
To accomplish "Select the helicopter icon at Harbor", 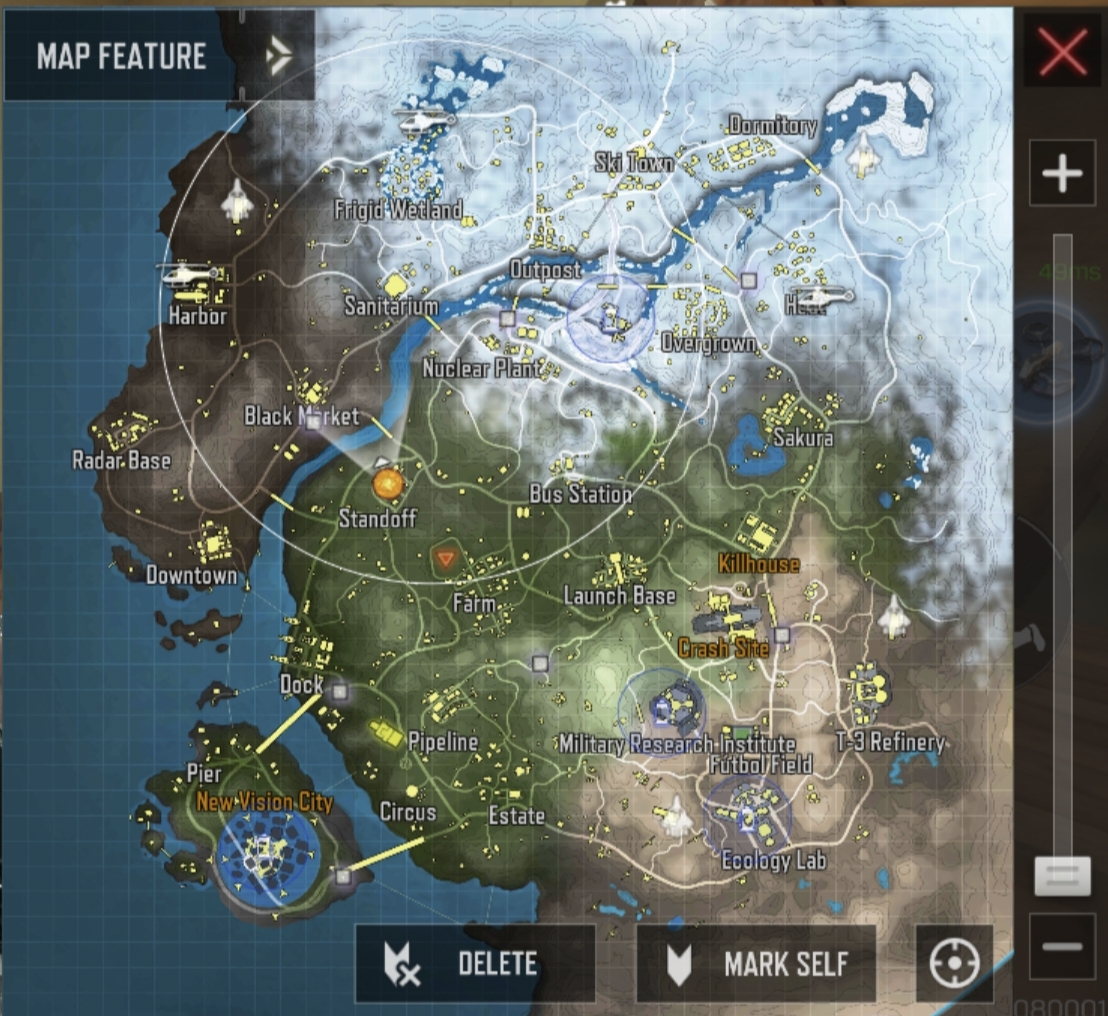I will pyautogui.click(x=188, y=273).
